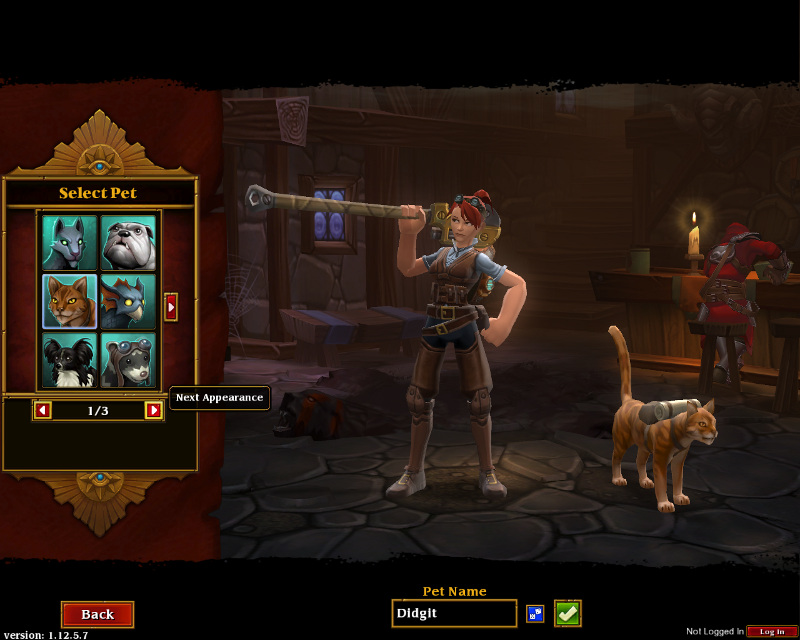Choose the black and white papillon dog
This screenshot has width=800, height=640.
[70, 360]
